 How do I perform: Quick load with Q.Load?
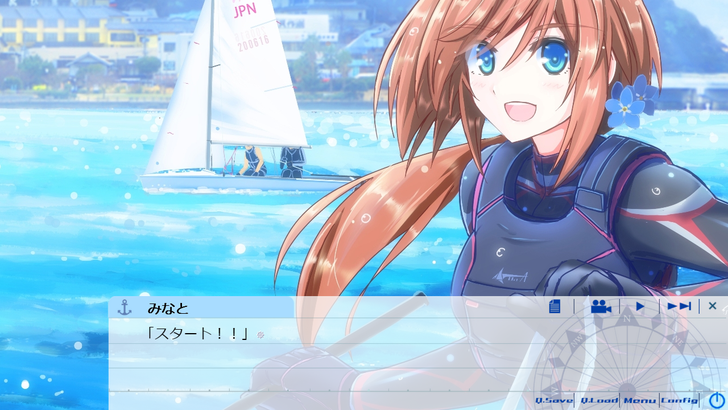click(x=599, y=400)
